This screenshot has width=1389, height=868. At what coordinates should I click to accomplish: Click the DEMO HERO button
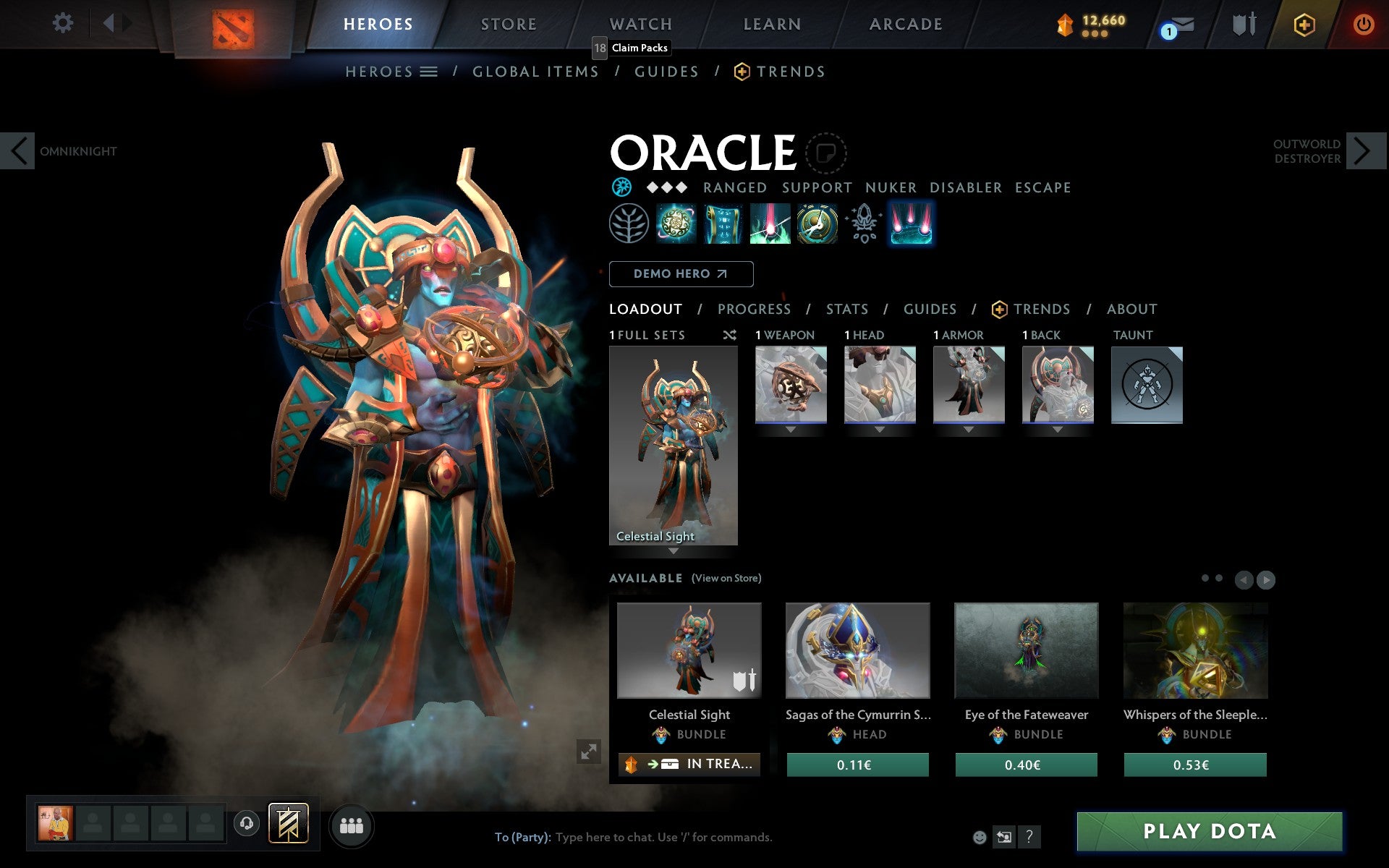tap(681, 274)
